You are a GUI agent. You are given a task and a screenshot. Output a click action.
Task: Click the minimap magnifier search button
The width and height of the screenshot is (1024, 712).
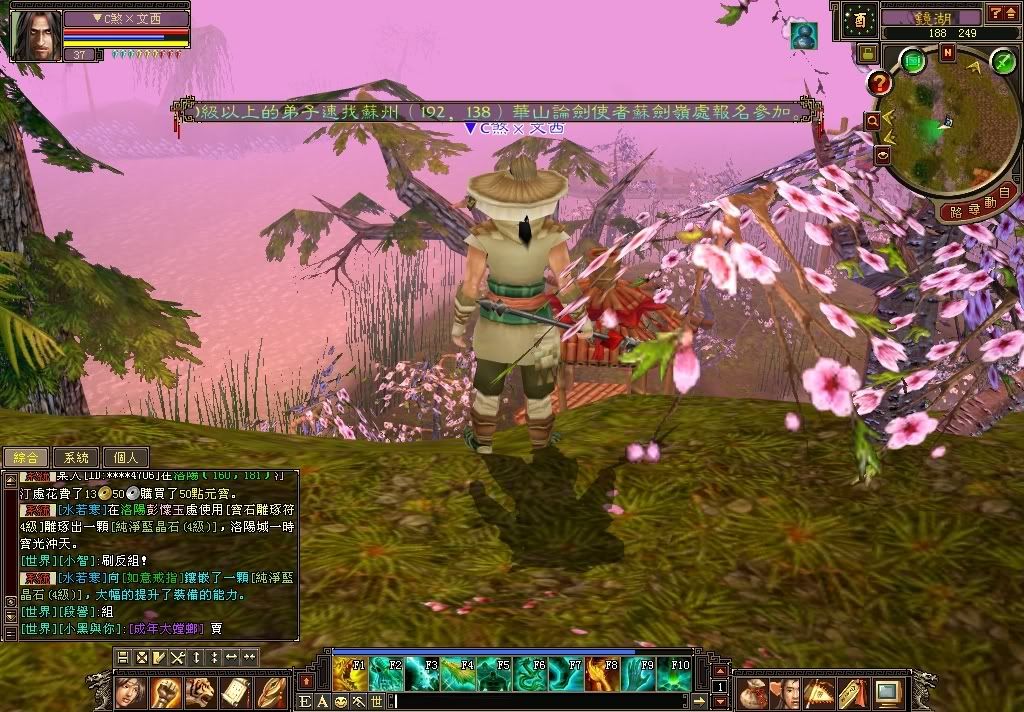(872, 121)
